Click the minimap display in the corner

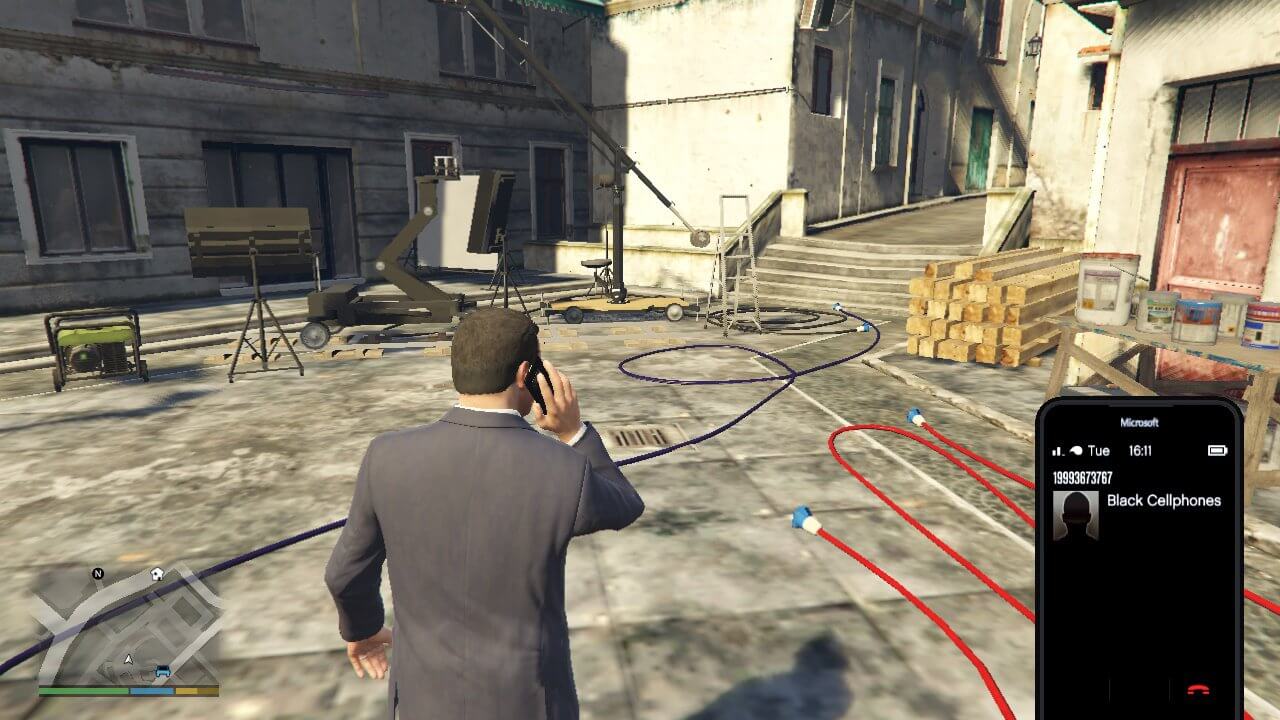130,620
